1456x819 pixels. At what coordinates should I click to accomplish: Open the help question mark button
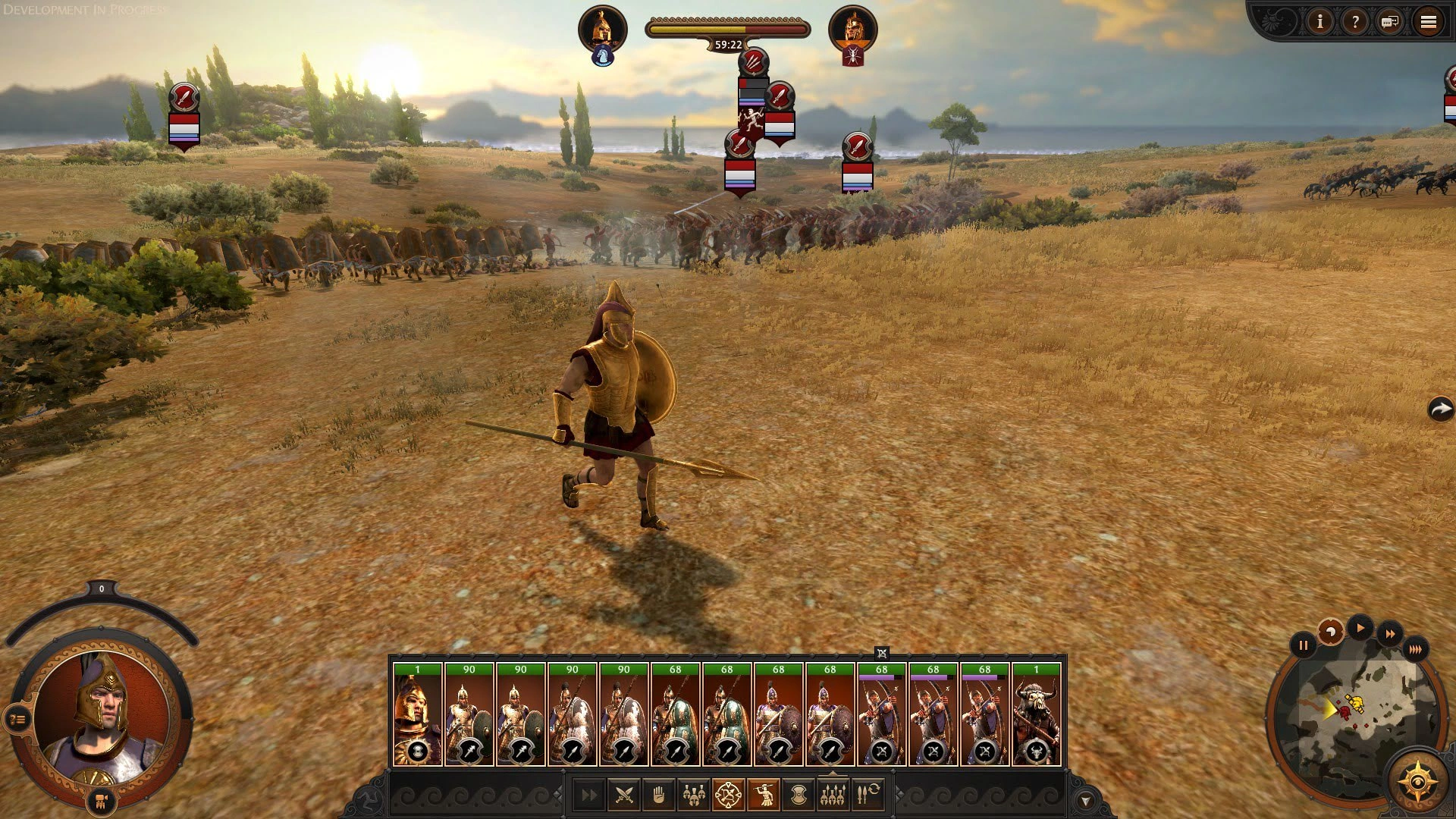[1354, 22]
